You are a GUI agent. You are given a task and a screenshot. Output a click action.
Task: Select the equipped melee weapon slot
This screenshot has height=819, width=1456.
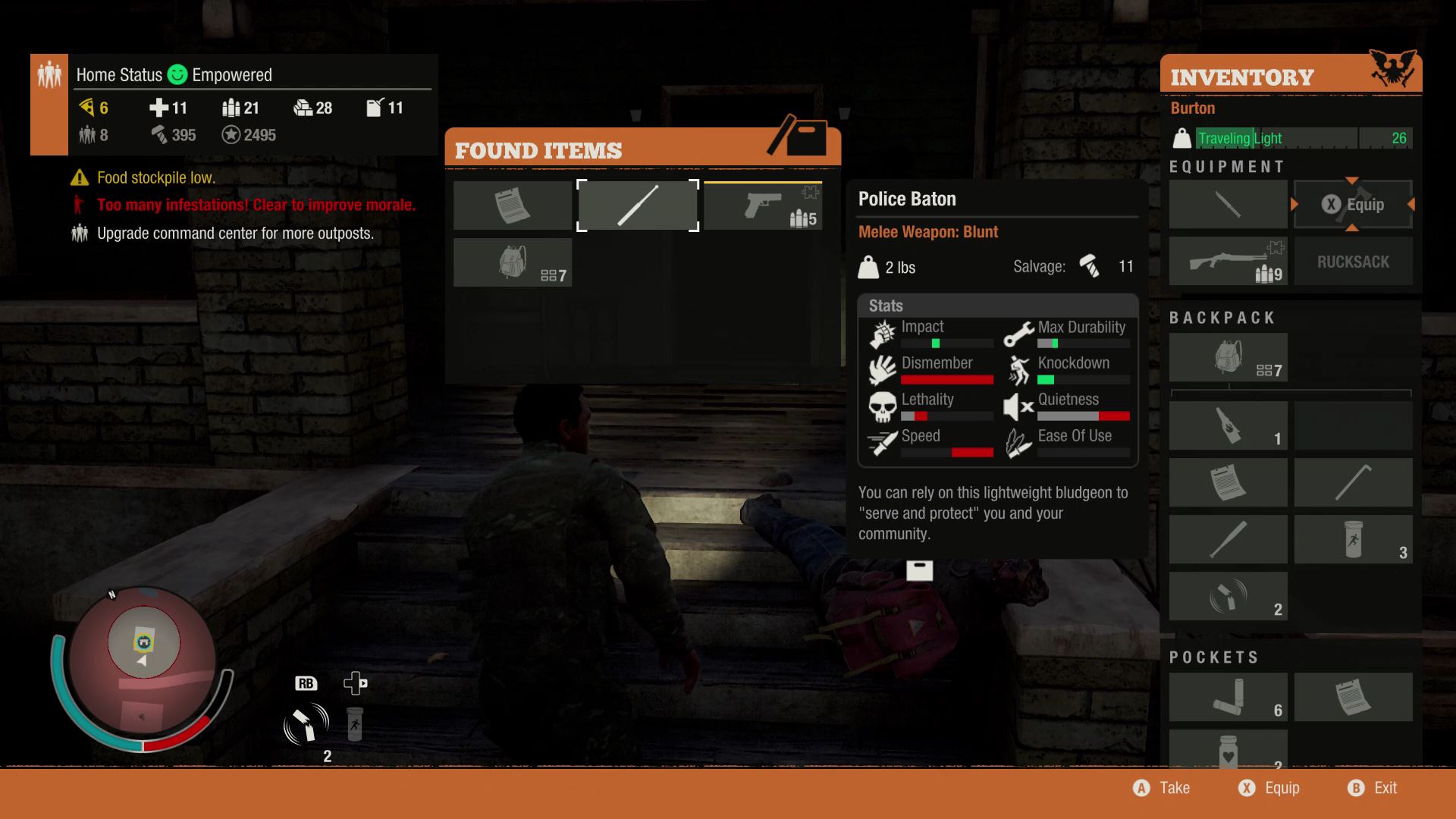pyautogui.click(x=1228, y=204)
